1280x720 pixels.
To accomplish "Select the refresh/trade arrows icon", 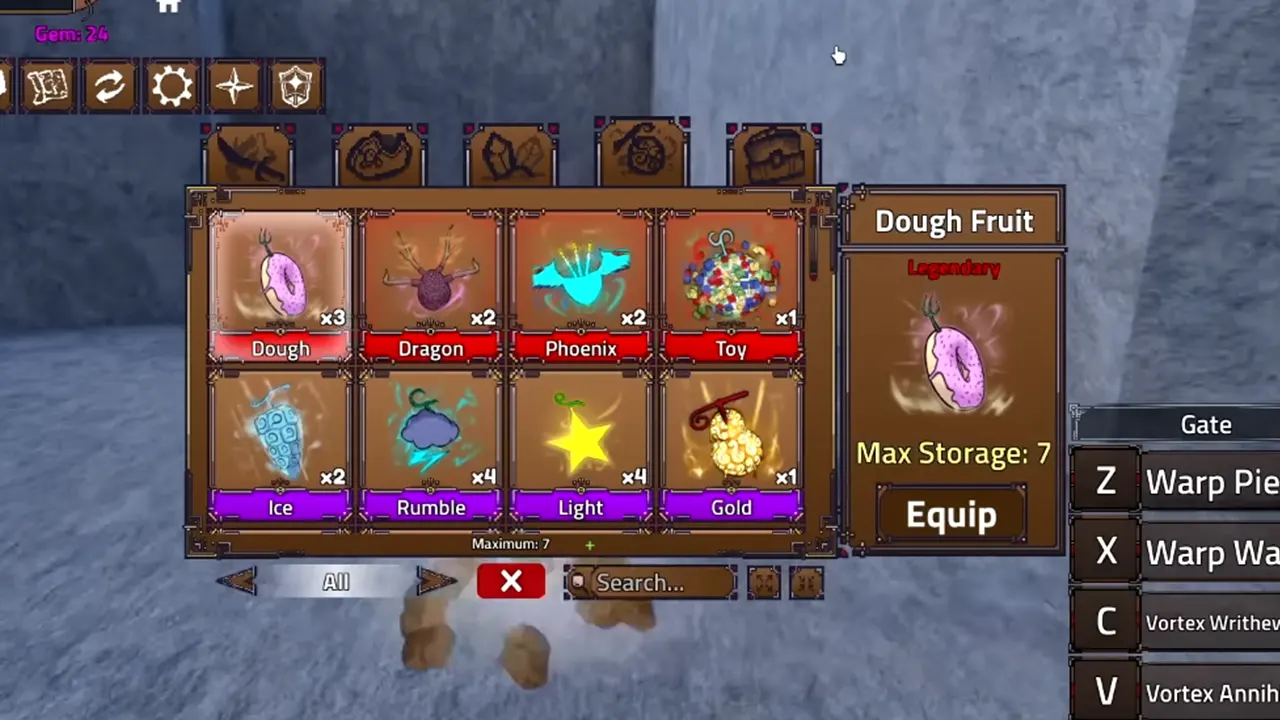I will click(110, 86).
